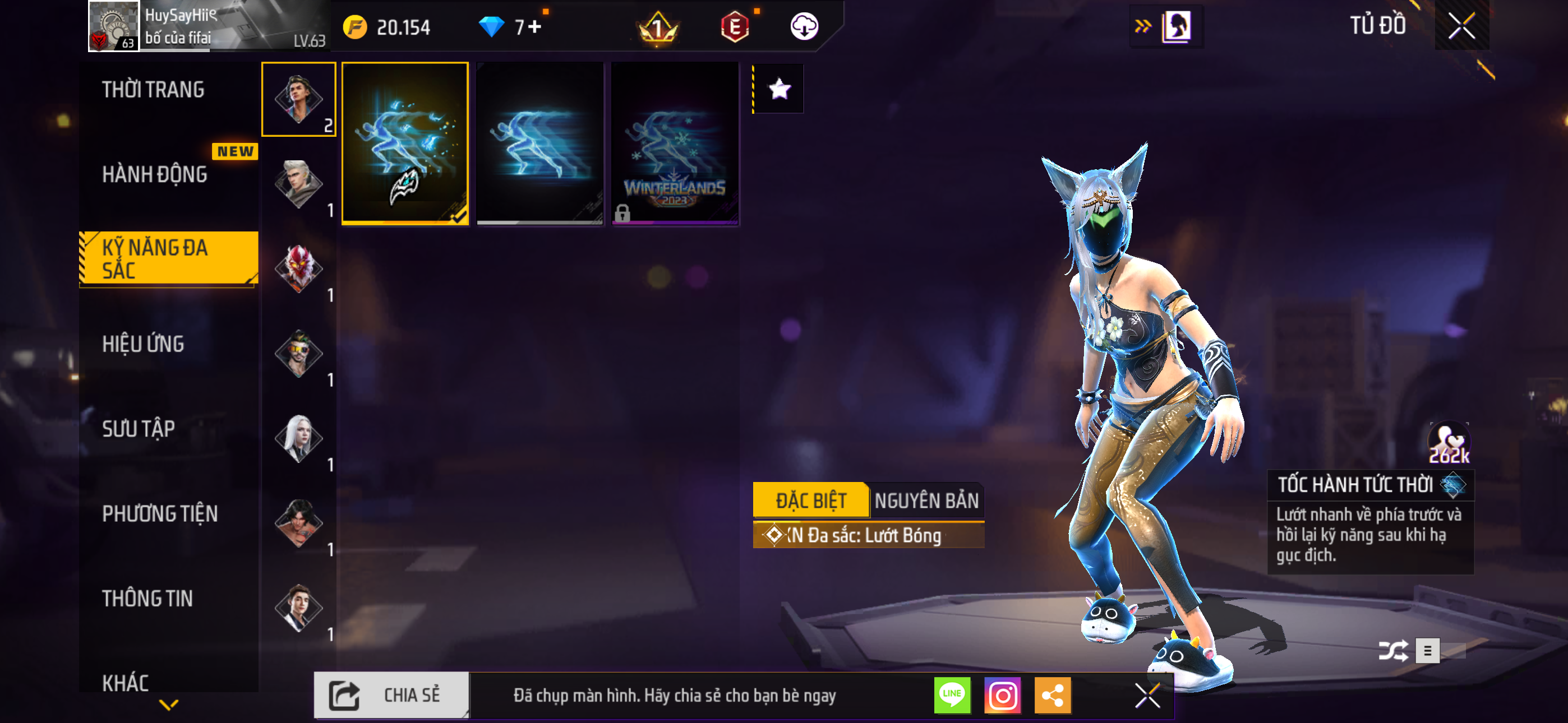
Task: Dismiss the screenshot share banner
Action: (x=1147, y=695)
